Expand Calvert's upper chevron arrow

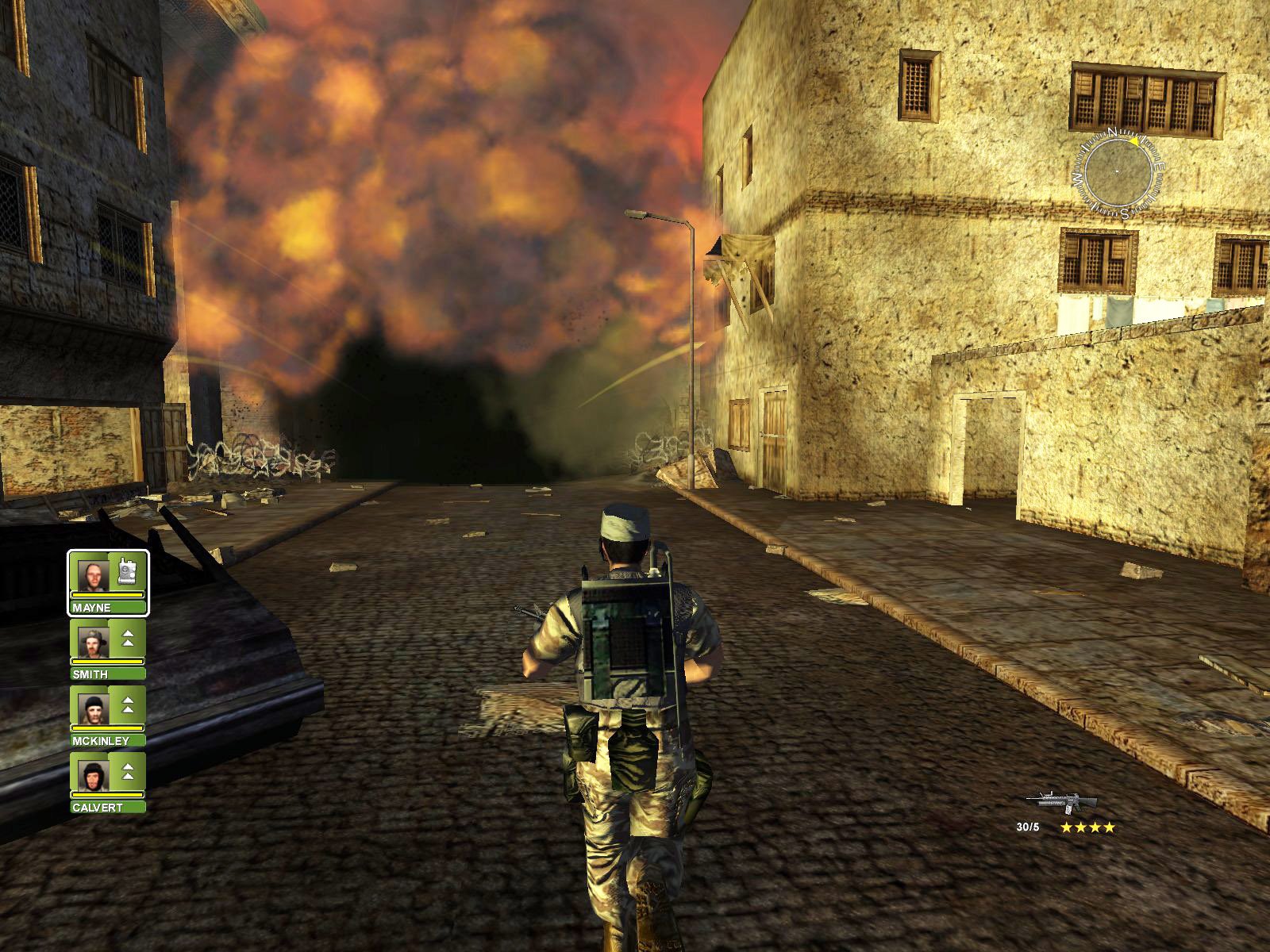(x=127, y=768)
